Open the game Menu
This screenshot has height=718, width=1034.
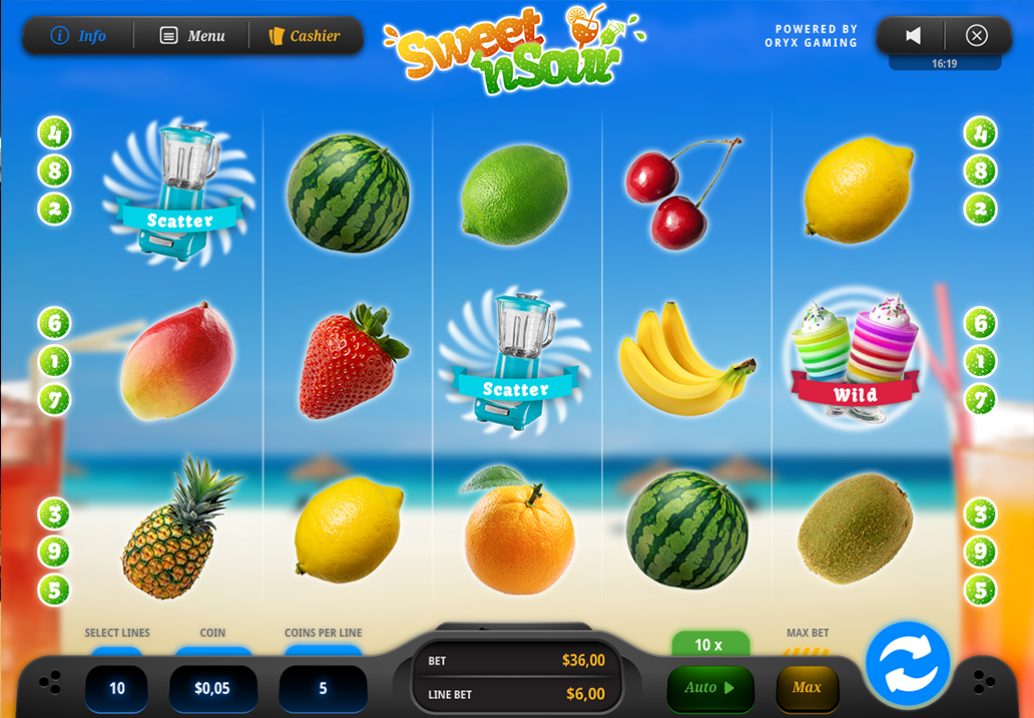coord(192,36)
